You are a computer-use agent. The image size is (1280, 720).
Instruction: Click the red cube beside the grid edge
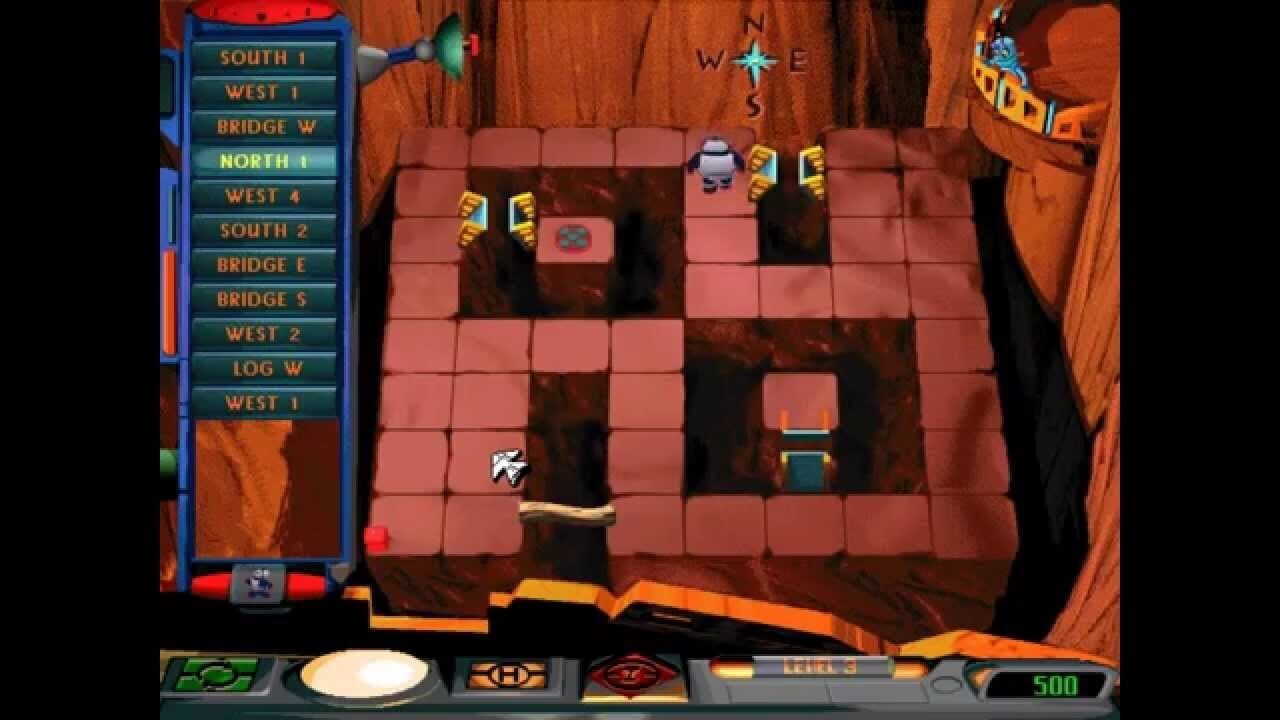coord(376,537)
